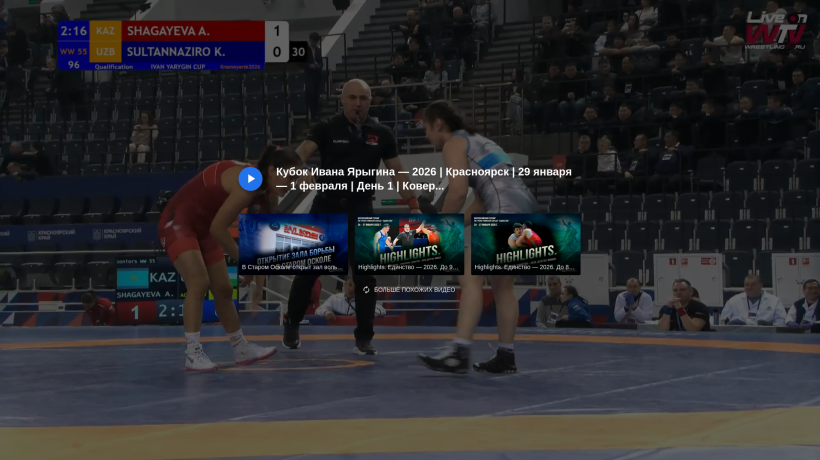The width and height of the screenshot is (820, 460).
Task: Open the Старом Осколе wrestling hall video thumbnail
Action: click(x=293, y=243)
